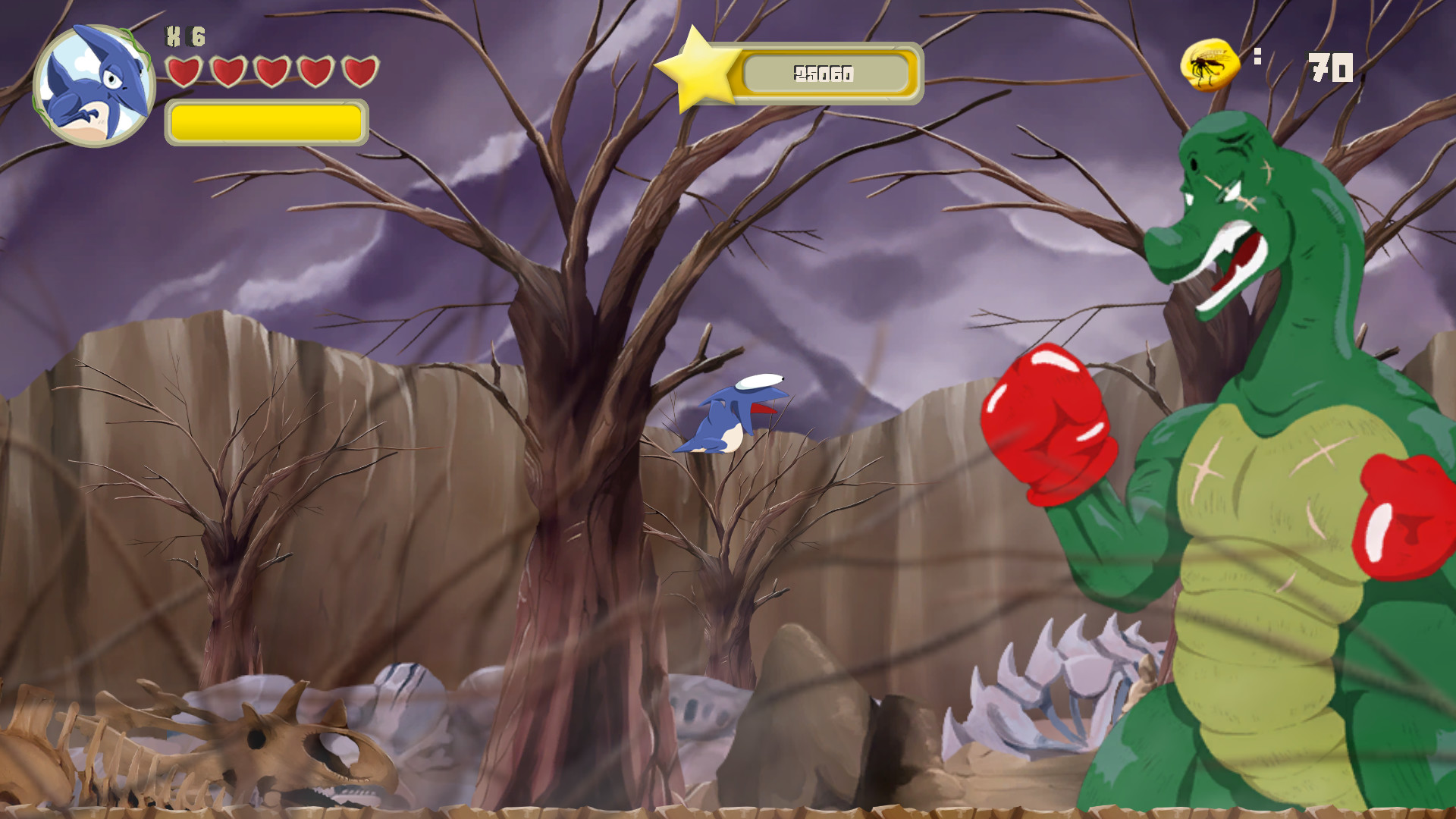Toggle the x6 lives counter display
This screenshot has height=819, width=1456.
(187, 35)
